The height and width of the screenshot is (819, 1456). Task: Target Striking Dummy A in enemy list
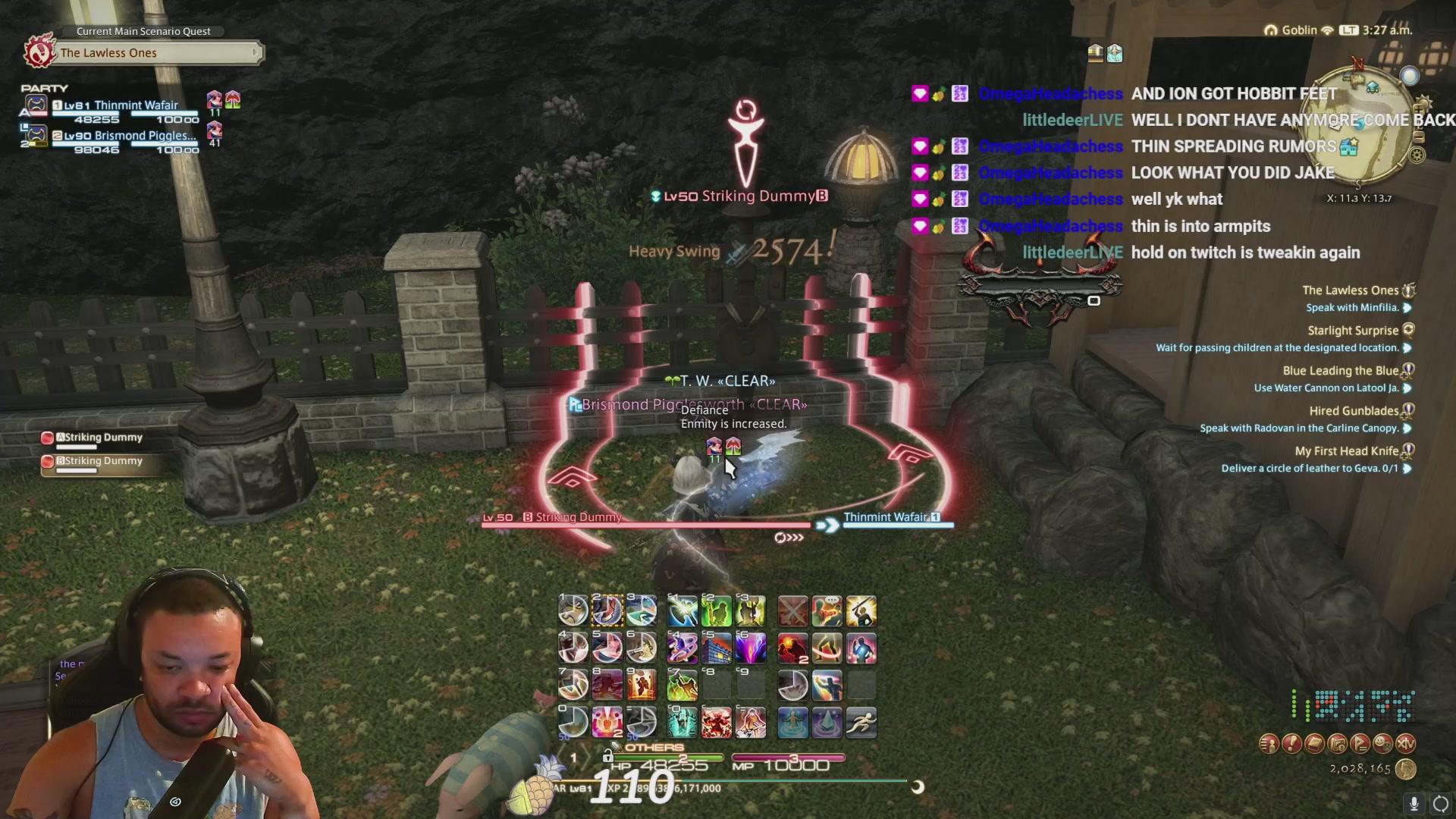(102, 438)
